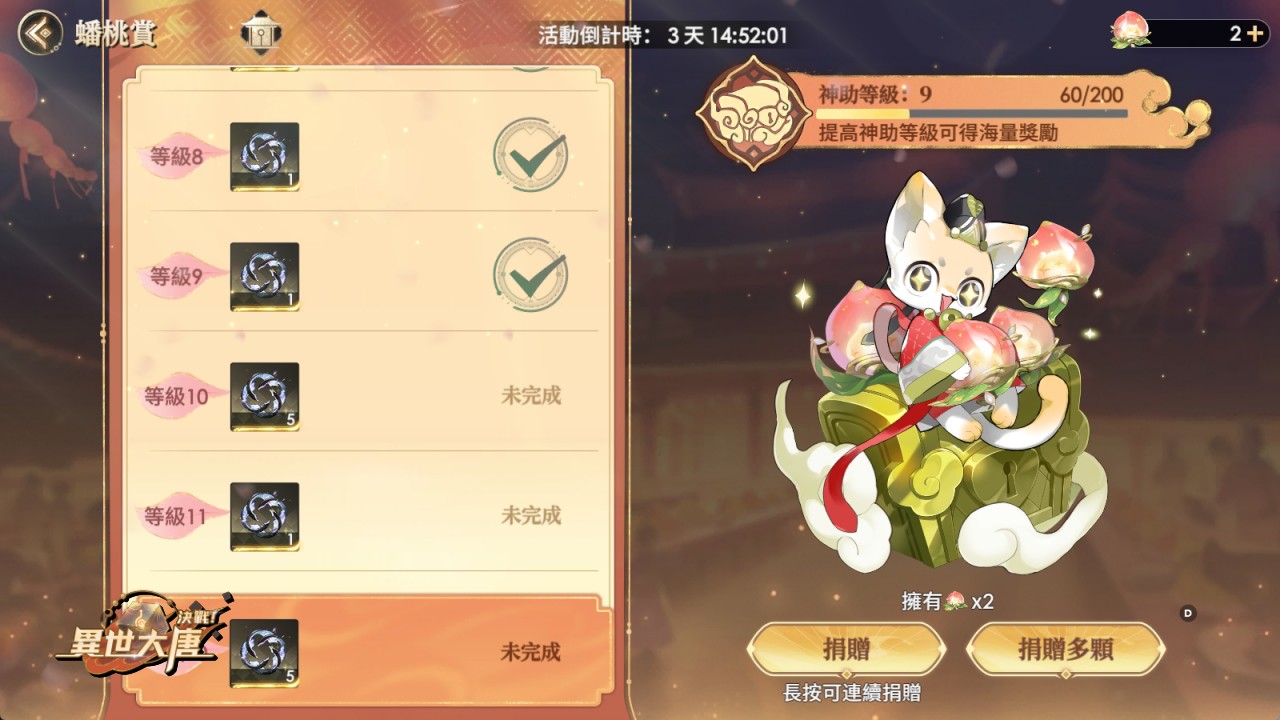
Task: Select the 等級11 reward item icon
Action: click(x=264, y=517)
